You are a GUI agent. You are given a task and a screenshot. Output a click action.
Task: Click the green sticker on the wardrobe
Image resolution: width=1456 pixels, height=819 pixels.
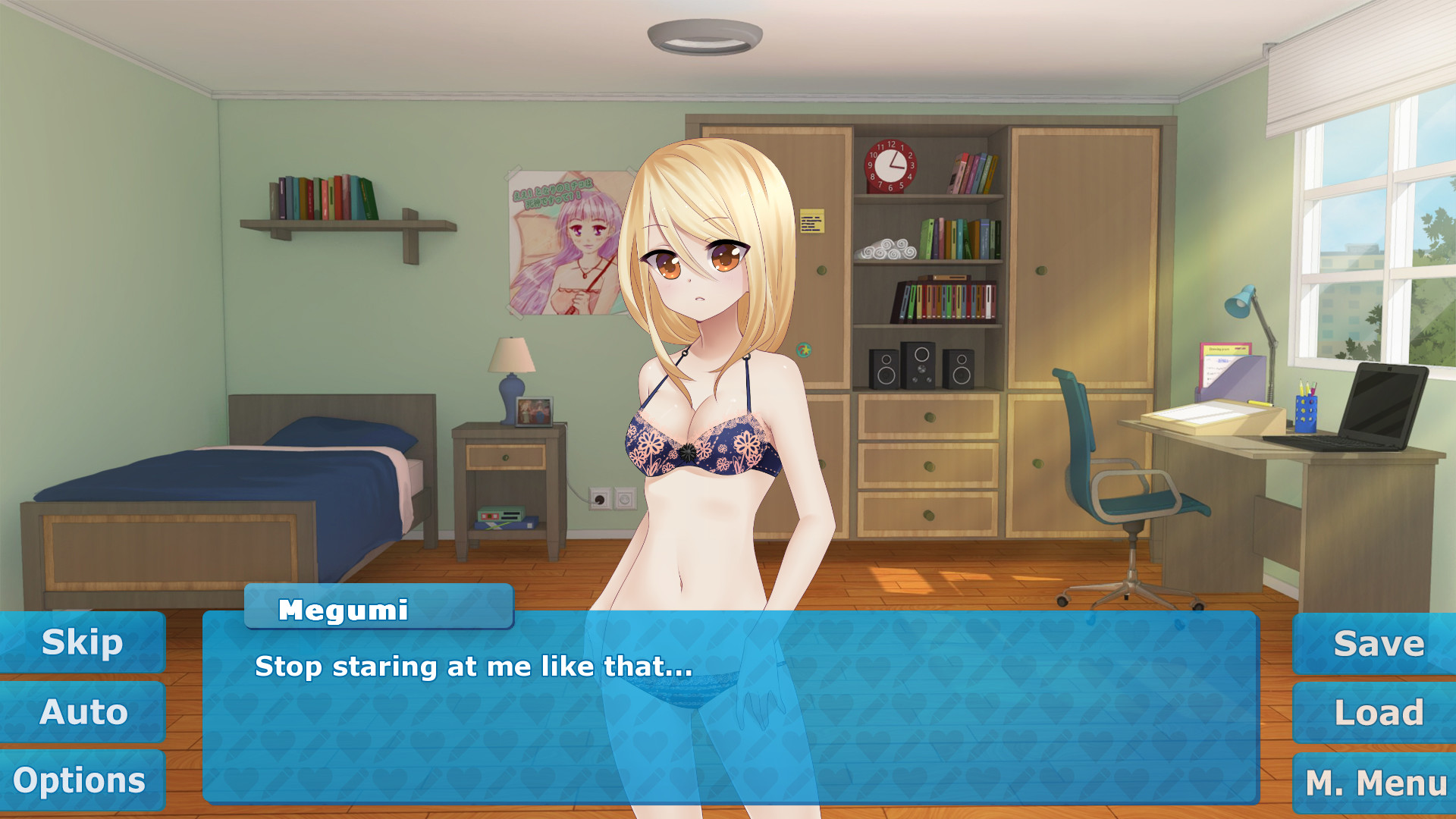coord(803,351)
